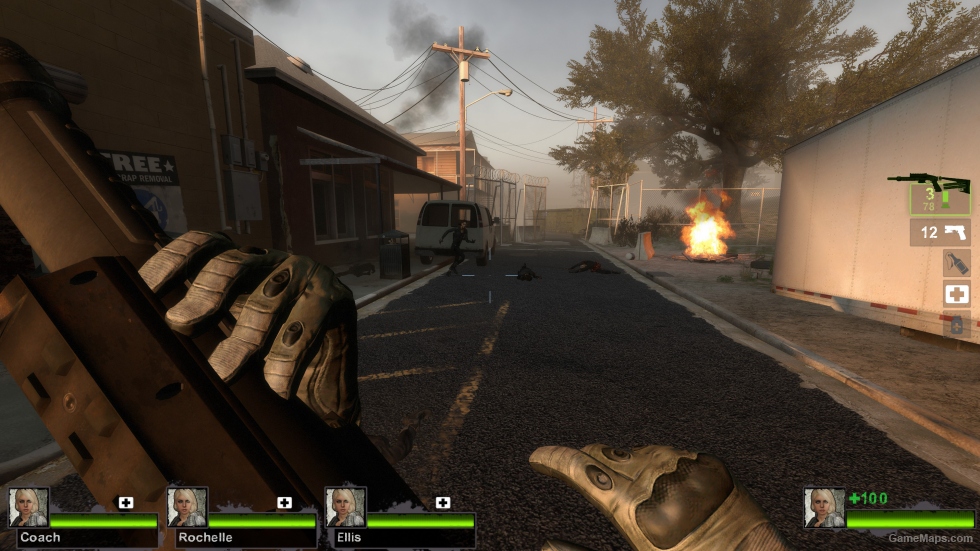Viewport: 980px width, 551px height.
Task: Click Ellis's teammate portrait
Action: (x=345, y=507)
